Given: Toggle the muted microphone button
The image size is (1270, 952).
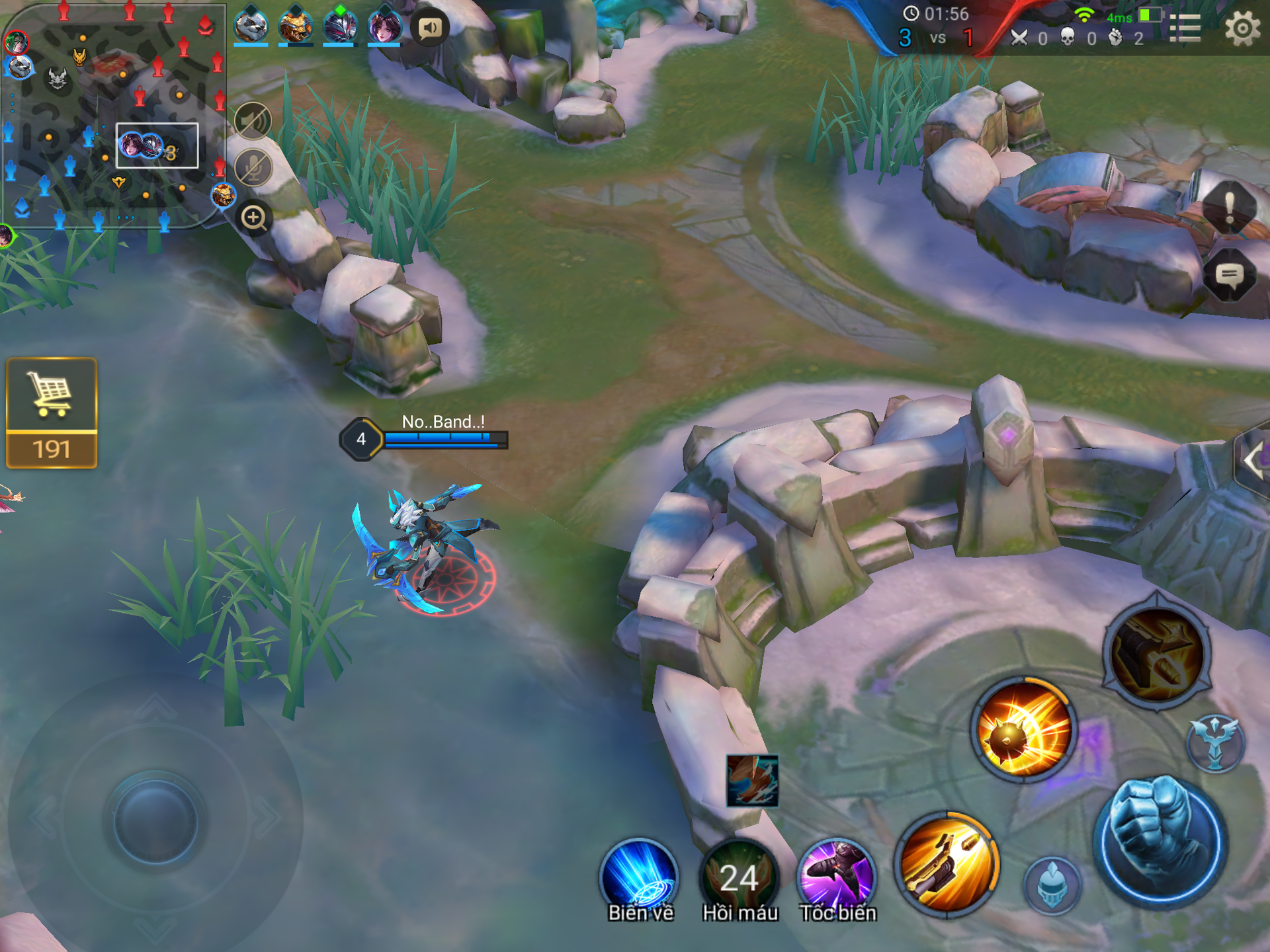Looking at the screenshot, I should [253, 168].
